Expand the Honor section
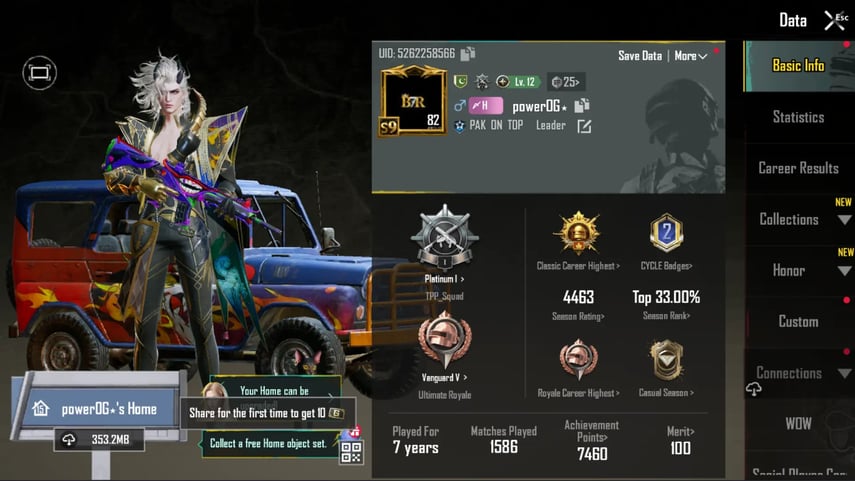 point(798,270)
